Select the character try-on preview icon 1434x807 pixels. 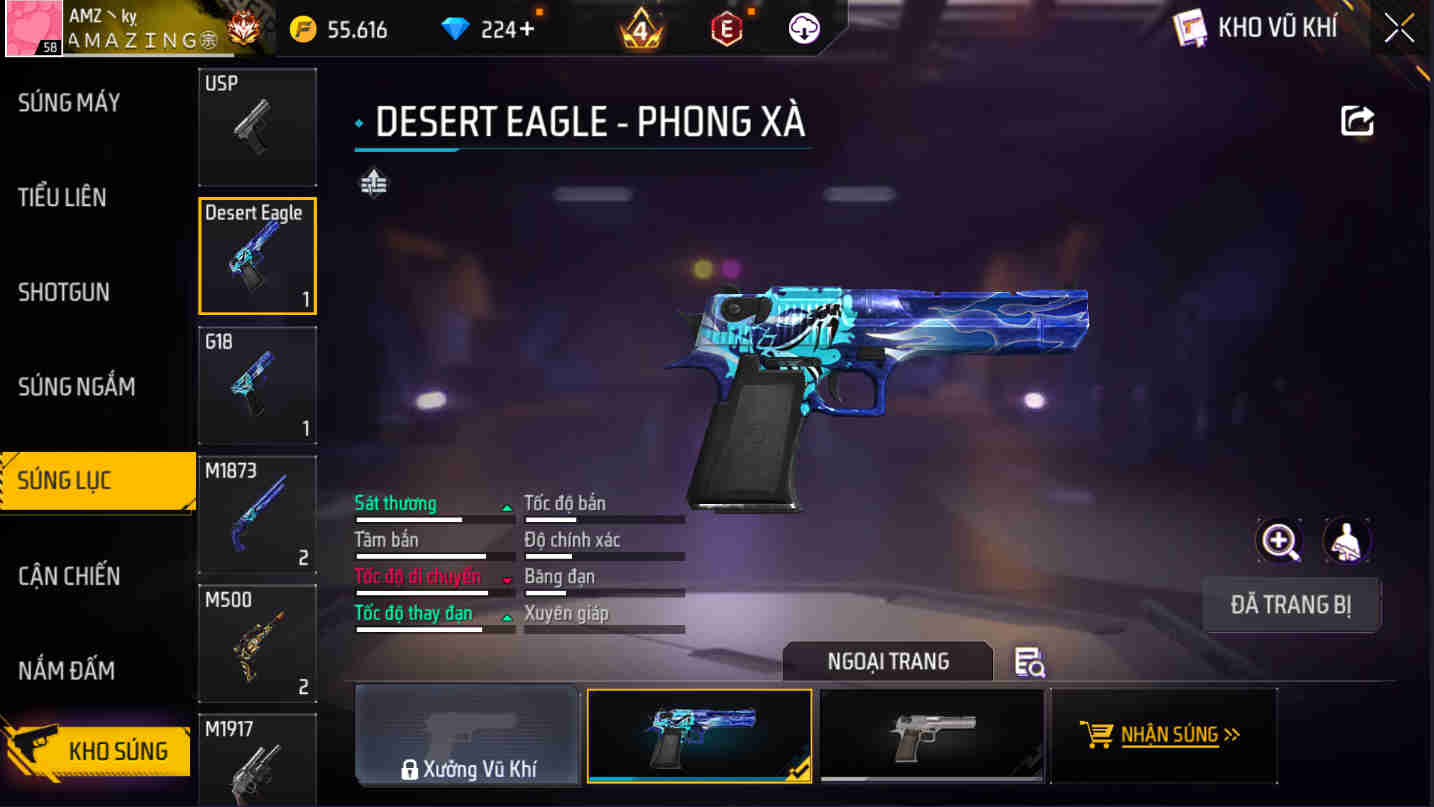click(x=1346, y=541)
